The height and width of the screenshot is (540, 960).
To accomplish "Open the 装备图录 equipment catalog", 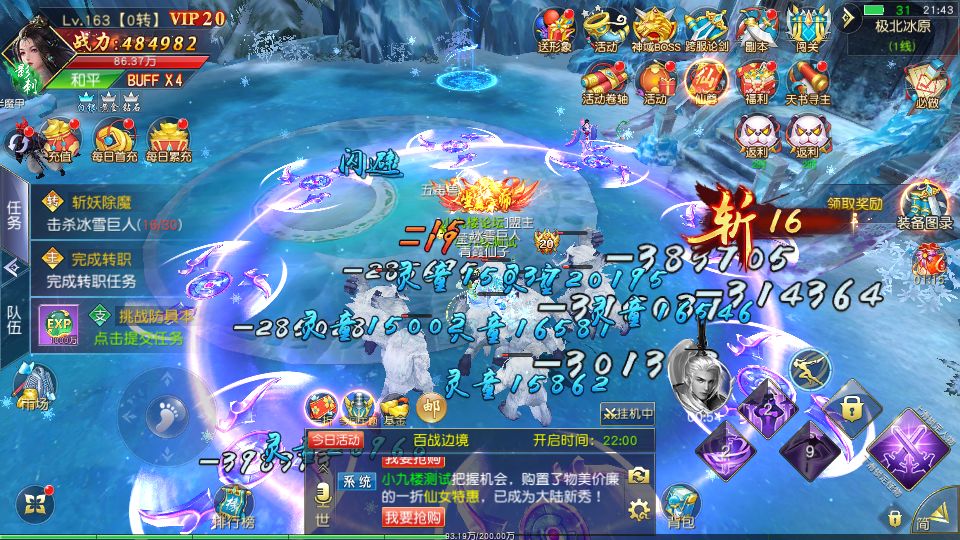I will [924, 205].
